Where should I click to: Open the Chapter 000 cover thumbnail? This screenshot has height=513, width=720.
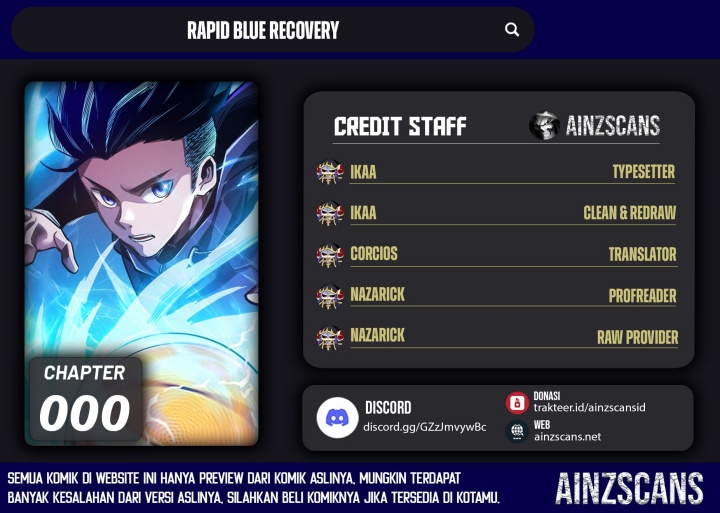pos(141,263)
